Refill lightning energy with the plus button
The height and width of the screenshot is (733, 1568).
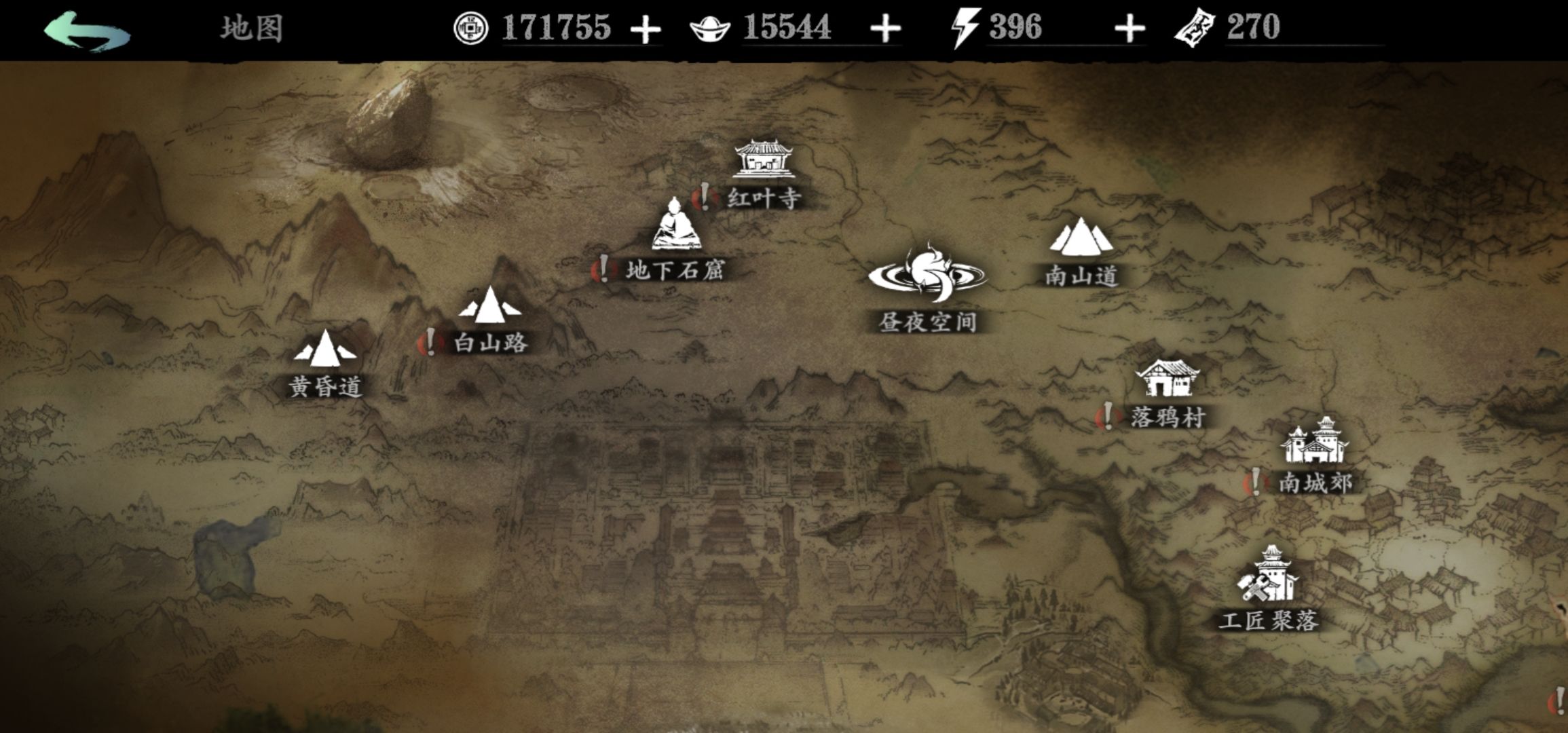1130,30
